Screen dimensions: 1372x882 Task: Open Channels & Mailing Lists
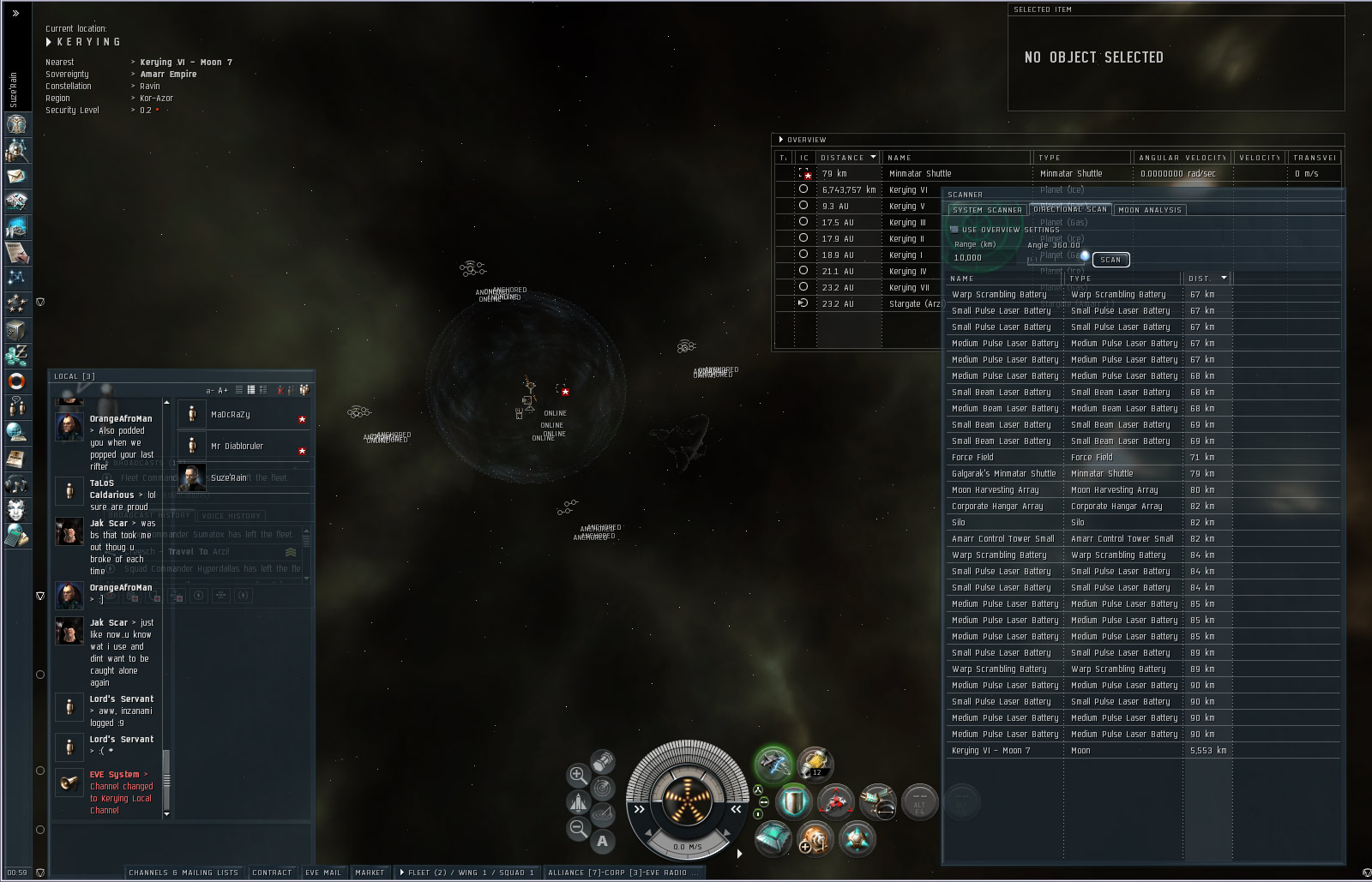point(184,873)
